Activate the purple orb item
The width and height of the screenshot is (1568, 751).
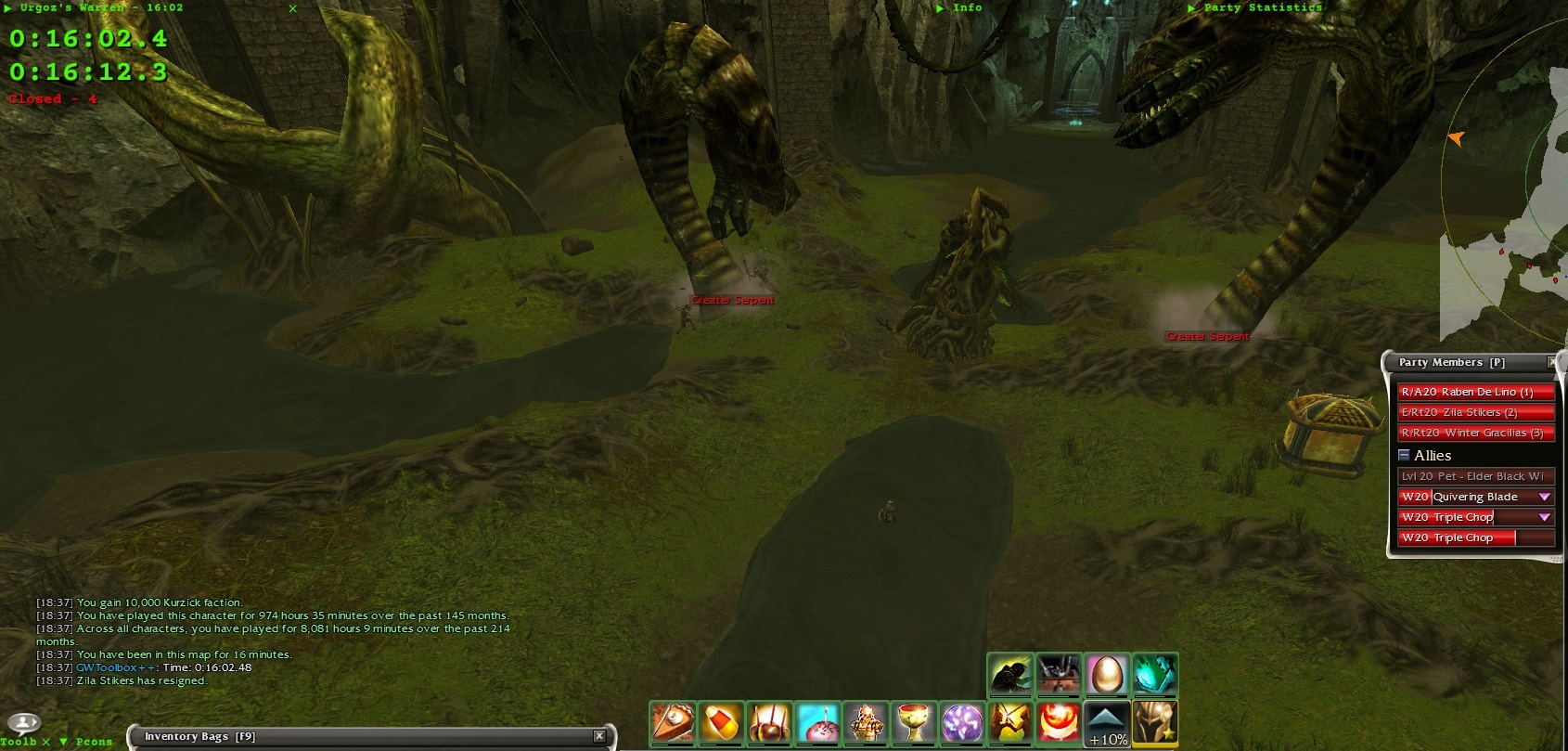pyautogui.click(x=962, y=723)
